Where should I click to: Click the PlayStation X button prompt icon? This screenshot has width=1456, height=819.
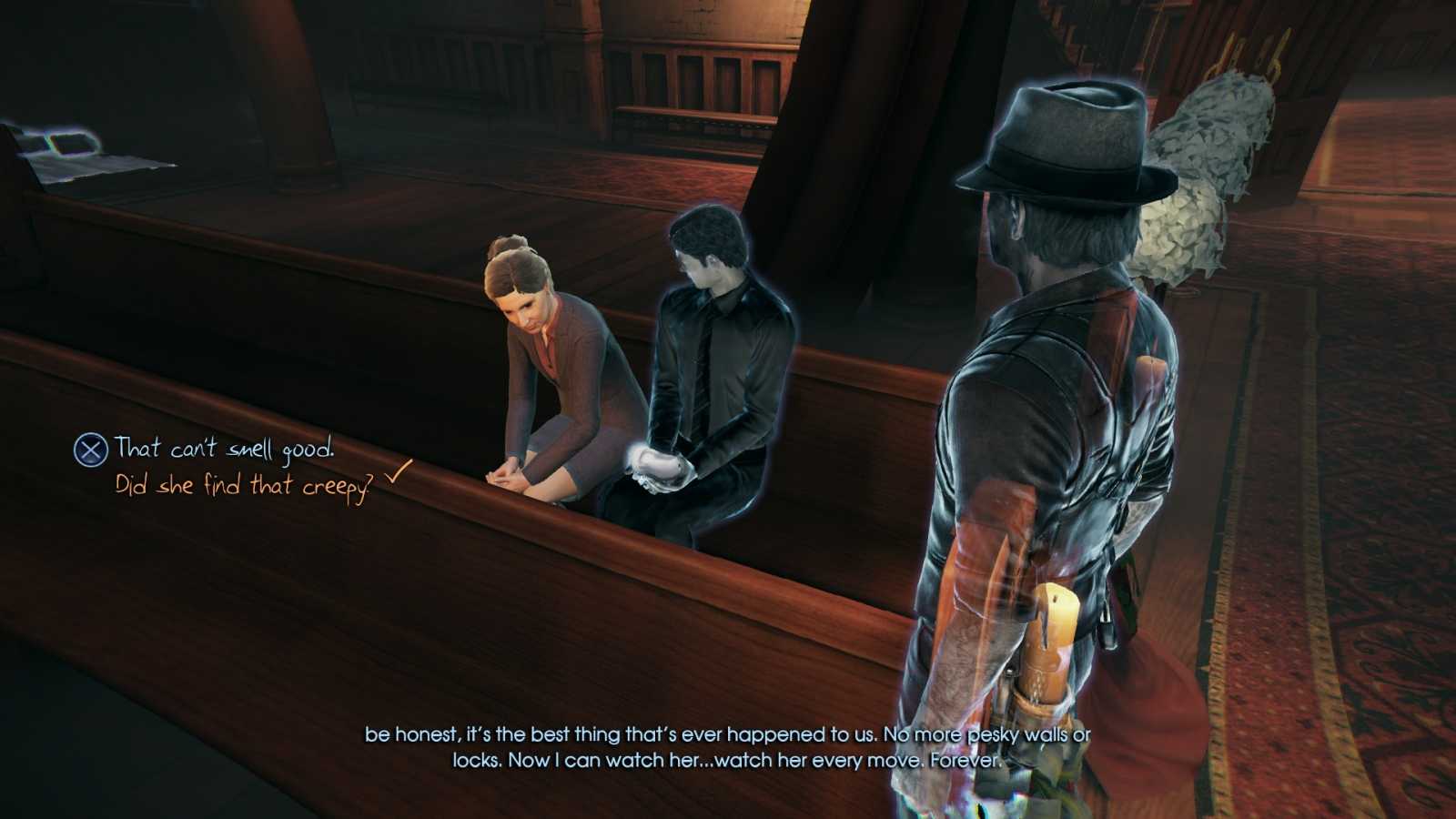88,448
